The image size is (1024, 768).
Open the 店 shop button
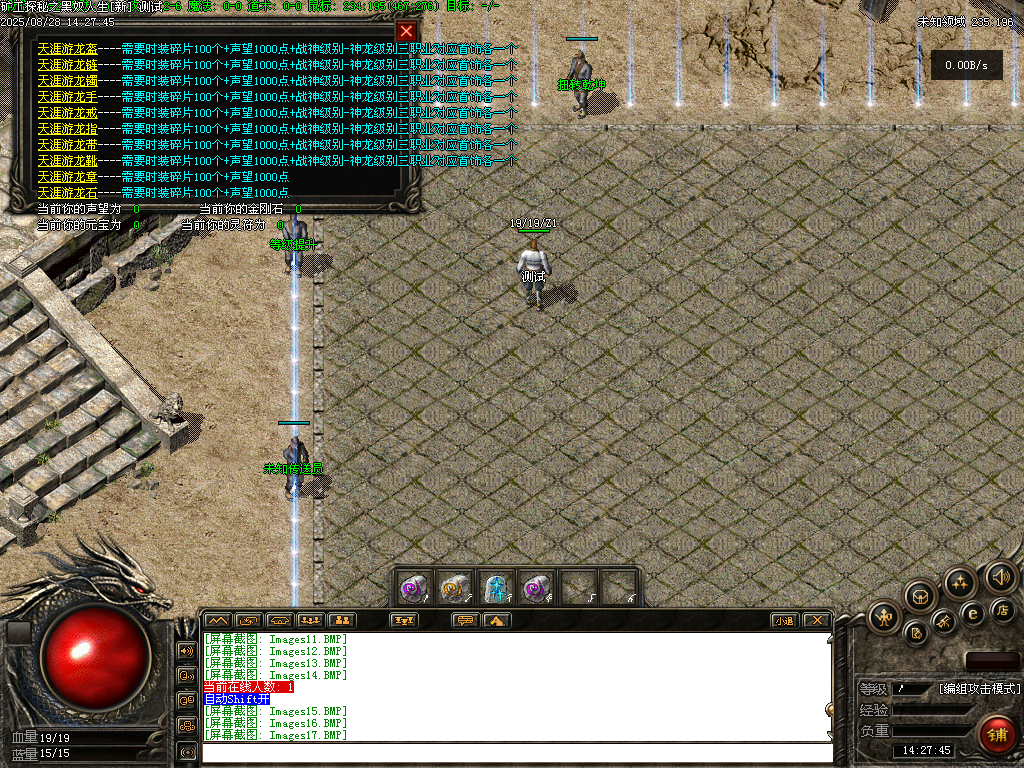pyautogui.click(x=1003, y=609)
